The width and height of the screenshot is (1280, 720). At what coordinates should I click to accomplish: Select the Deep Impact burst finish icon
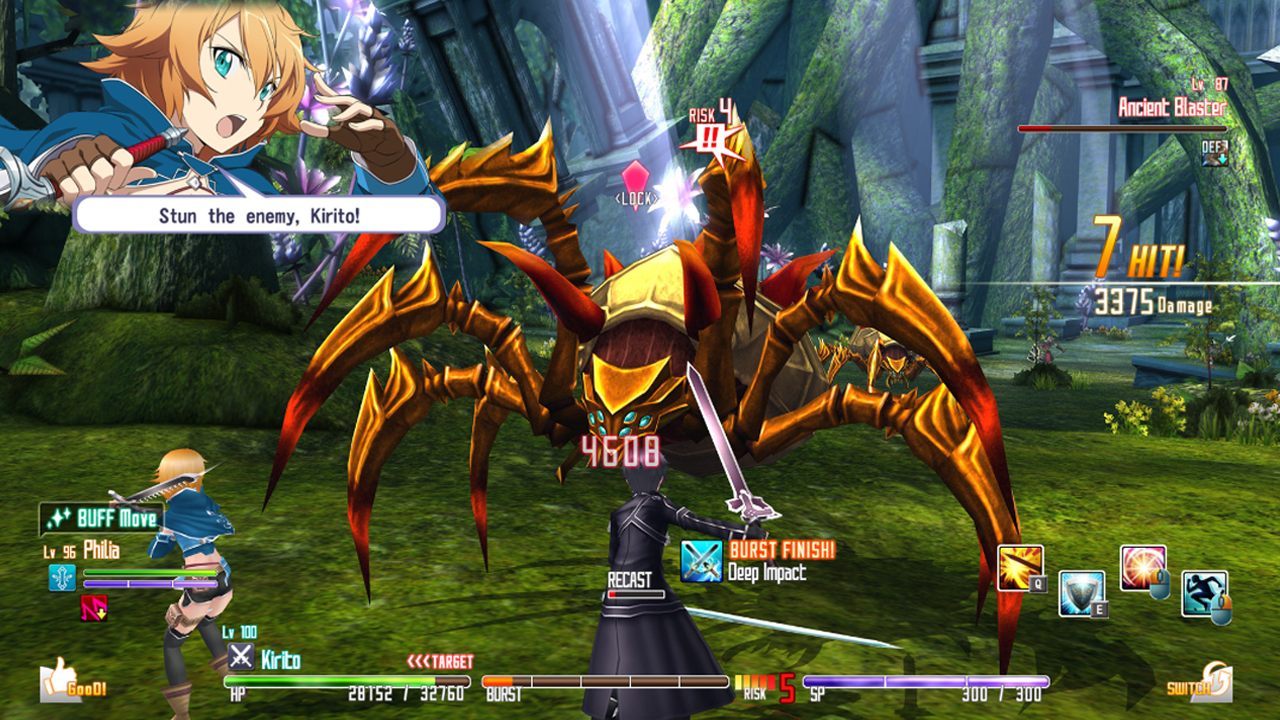tap(701, 561)
